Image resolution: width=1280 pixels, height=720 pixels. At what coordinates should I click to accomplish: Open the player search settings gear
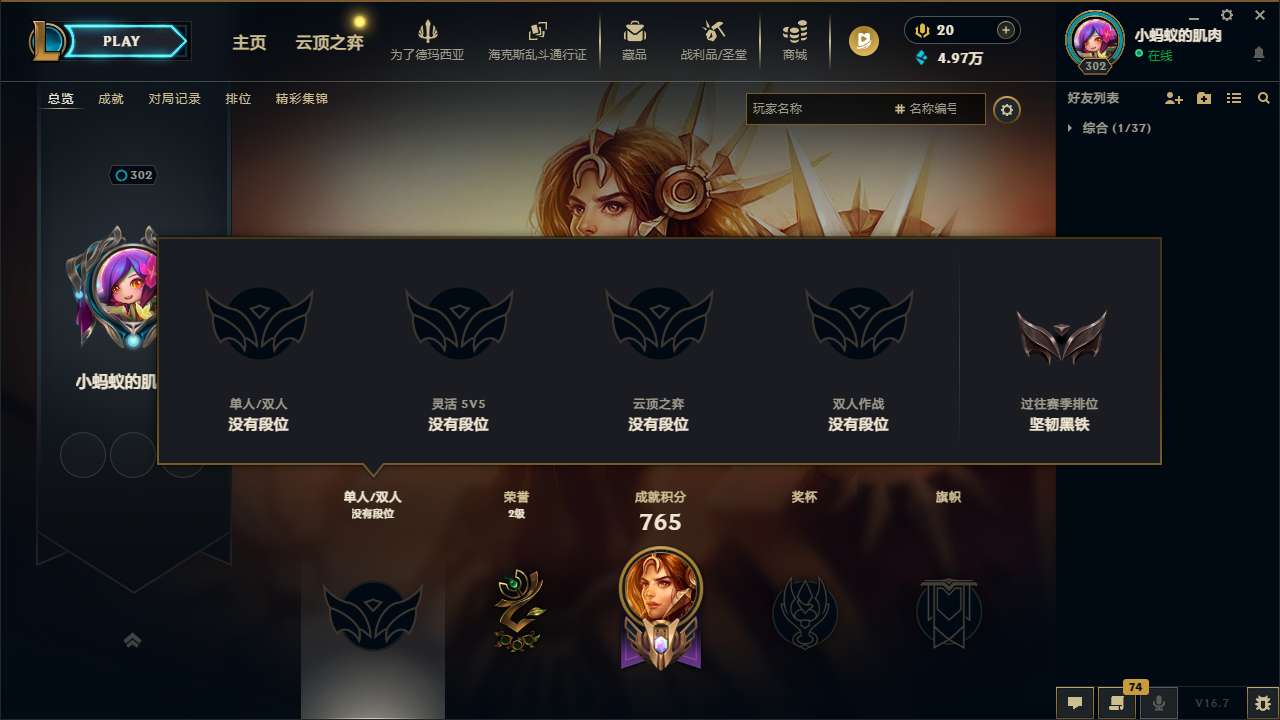(1007, 109)
